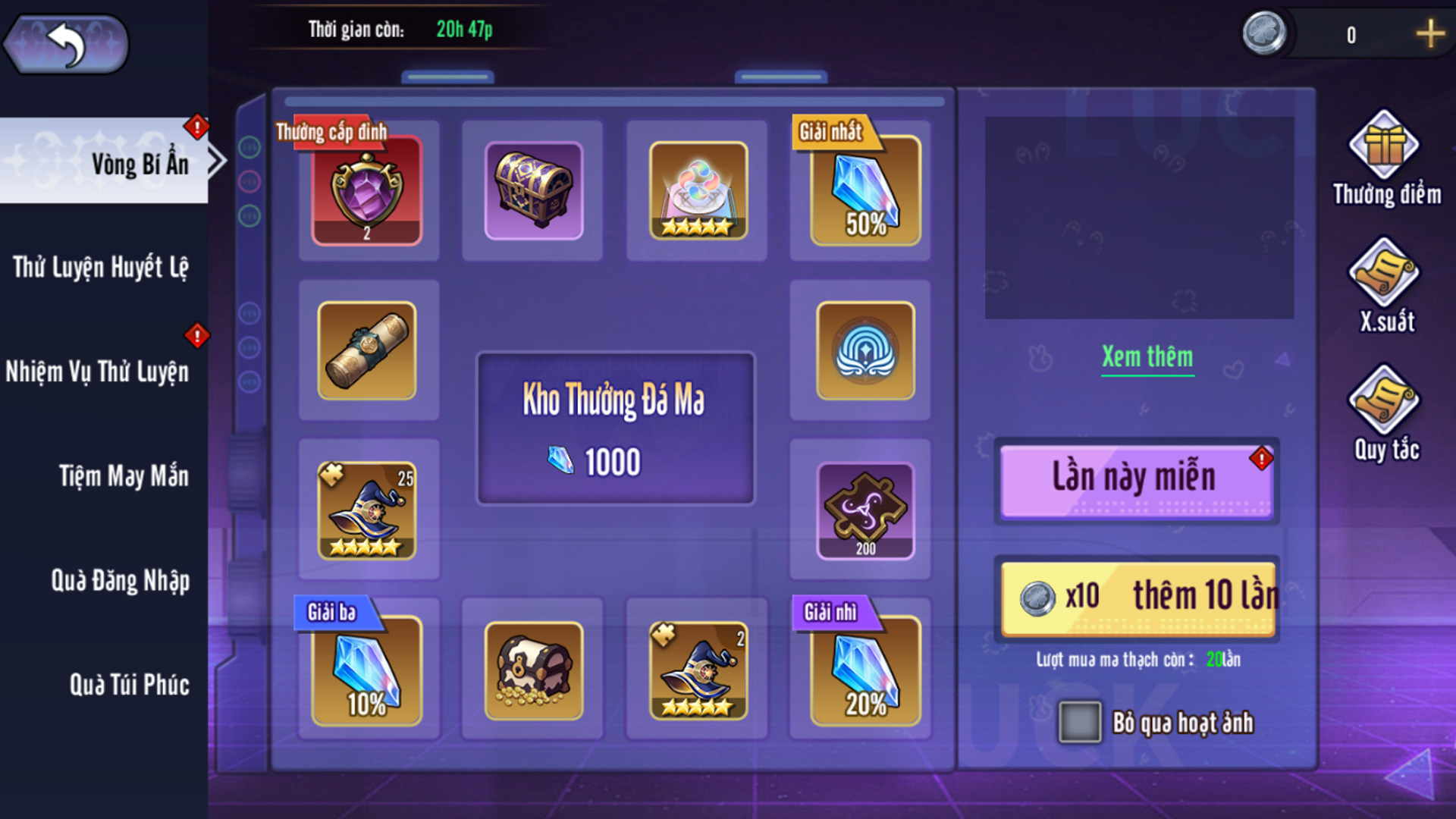Select the purple ornate treasure chest reward
The width and height of the screenshot is (1456, 819).
point(534,191)
